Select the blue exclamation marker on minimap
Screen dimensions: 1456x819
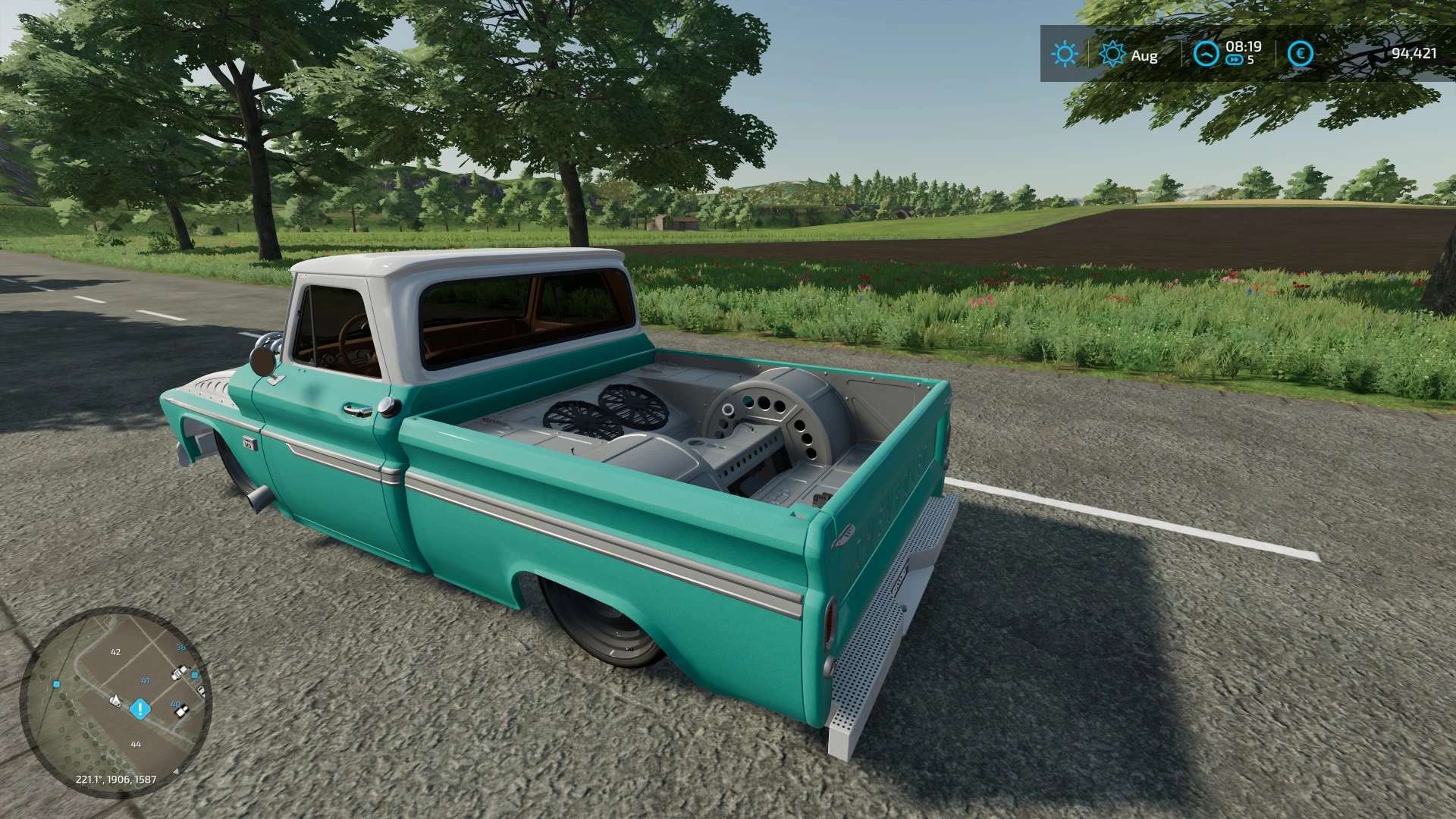tap(140, 710)
